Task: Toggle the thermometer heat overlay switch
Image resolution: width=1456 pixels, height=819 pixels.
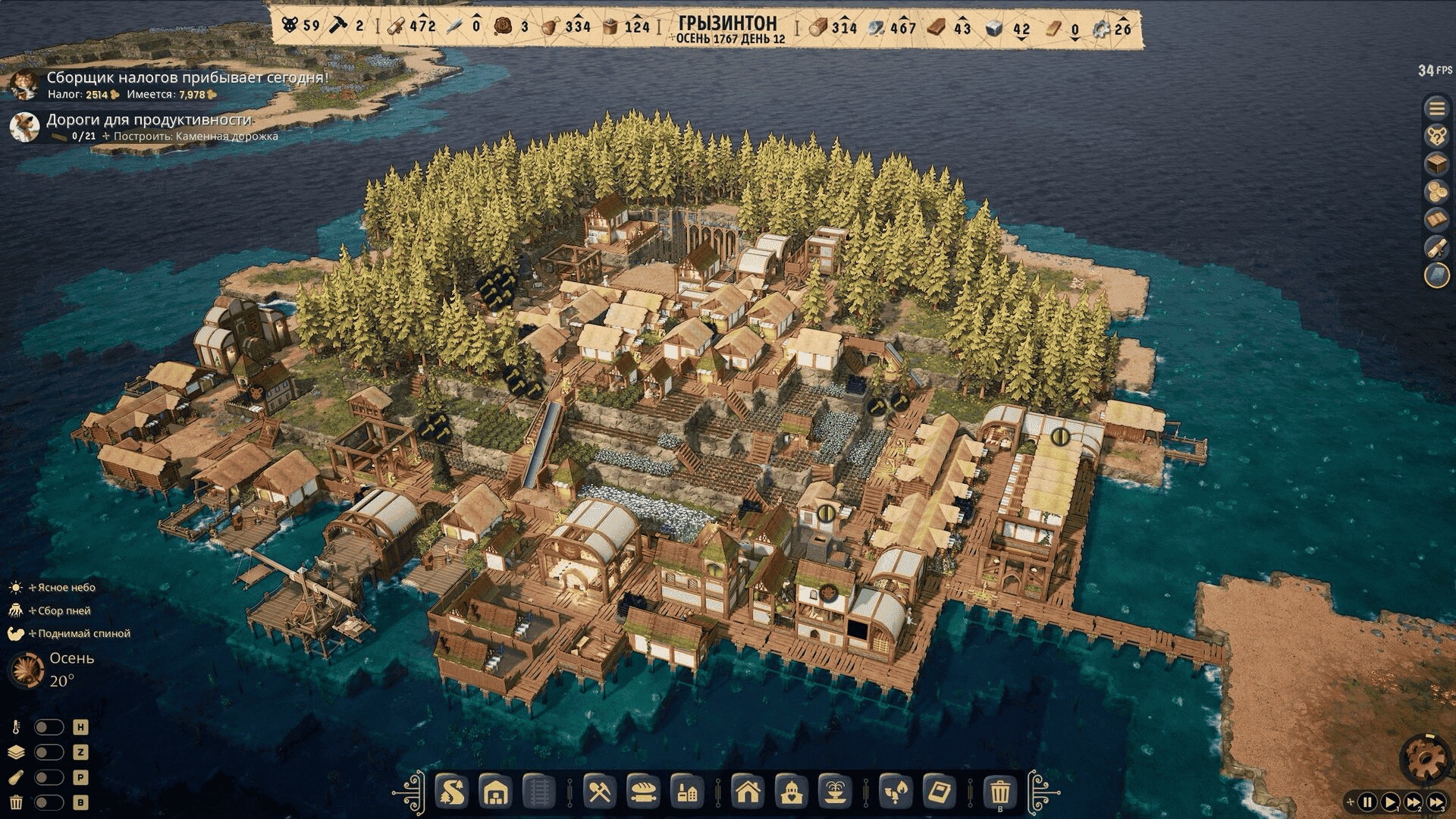Action: [49, 727]
